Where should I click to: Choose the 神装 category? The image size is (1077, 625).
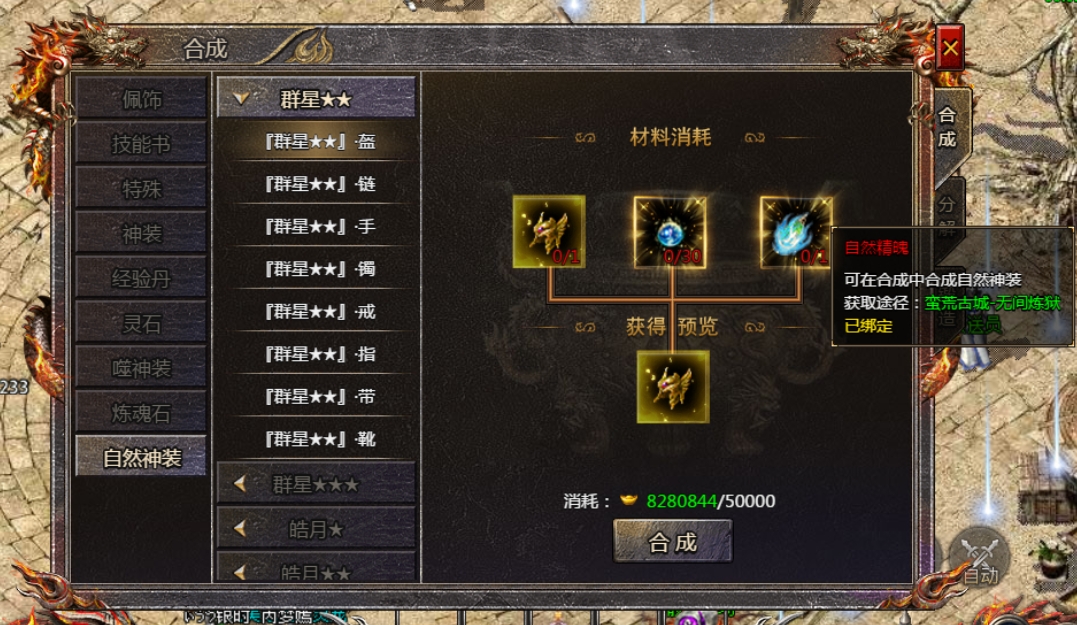(x=141, y=233)
